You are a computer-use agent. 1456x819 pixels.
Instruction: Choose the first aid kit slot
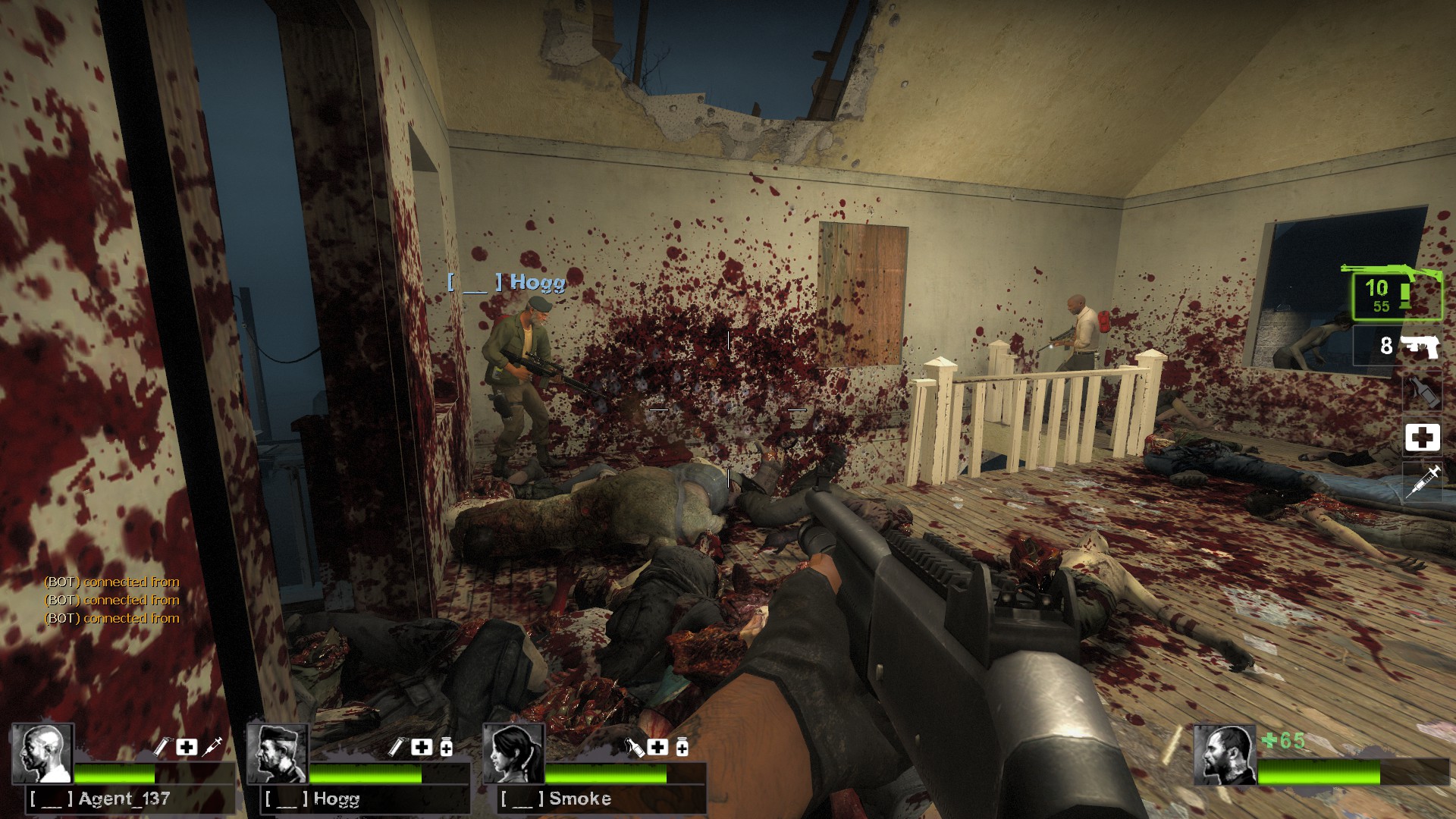[x=1422, y=438]
